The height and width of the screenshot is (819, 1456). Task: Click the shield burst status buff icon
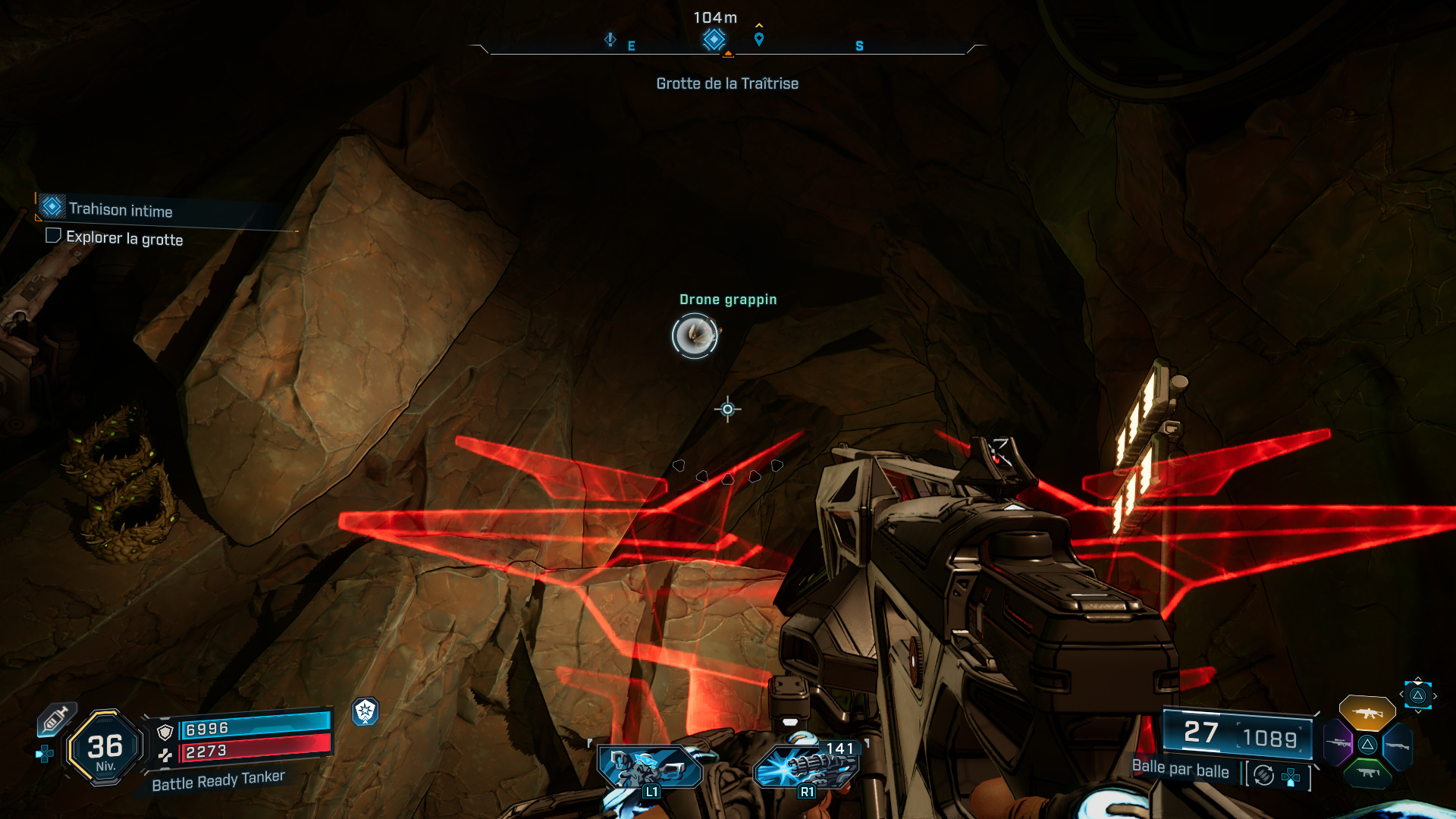[x=365, y=711]
